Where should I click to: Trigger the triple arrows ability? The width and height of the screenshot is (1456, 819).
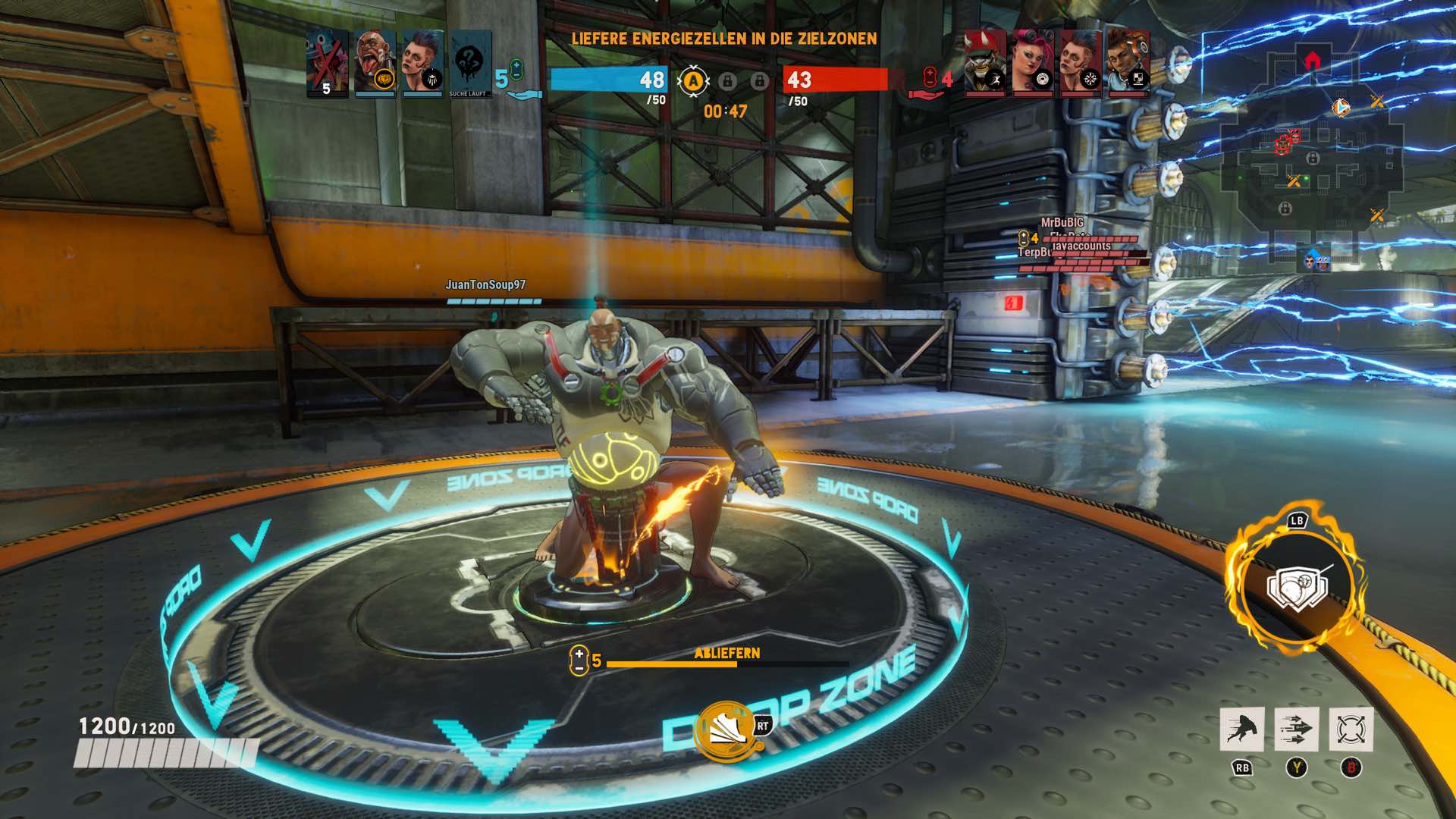[1296, 730]
